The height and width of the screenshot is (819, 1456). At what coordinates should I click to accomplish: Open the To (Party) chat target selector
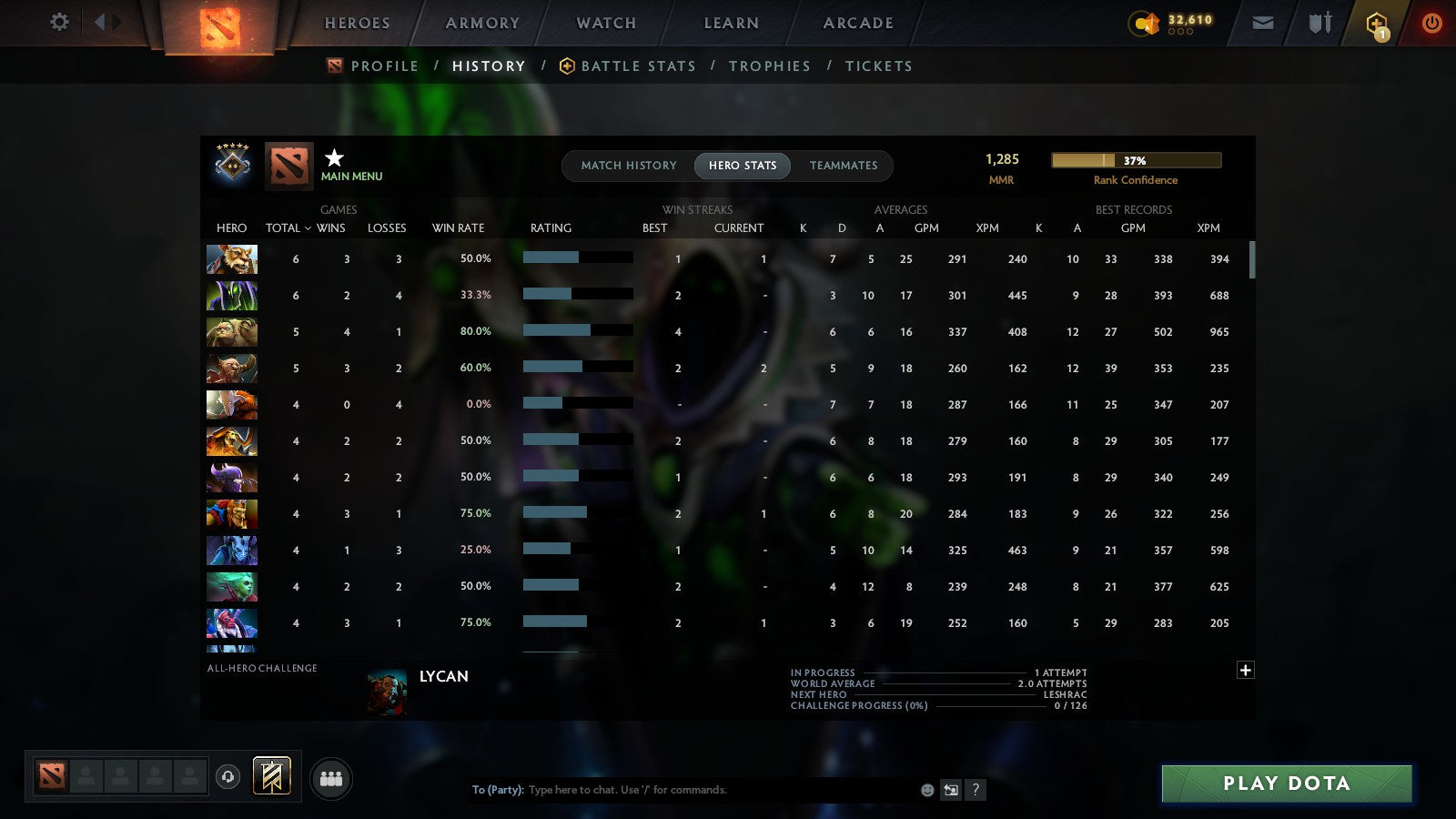point(497,790)
